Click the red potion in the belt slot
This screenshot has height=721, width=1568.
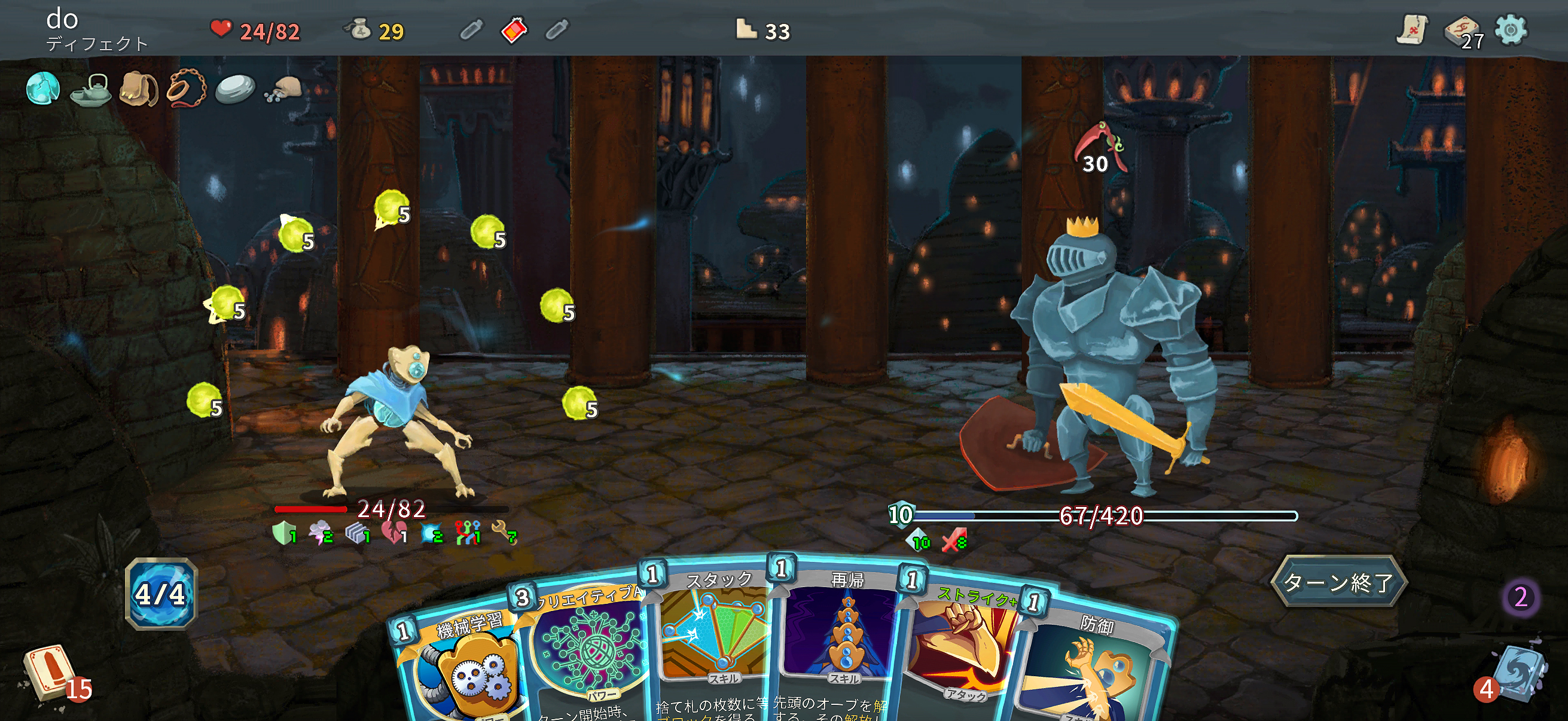coord(514,30)
